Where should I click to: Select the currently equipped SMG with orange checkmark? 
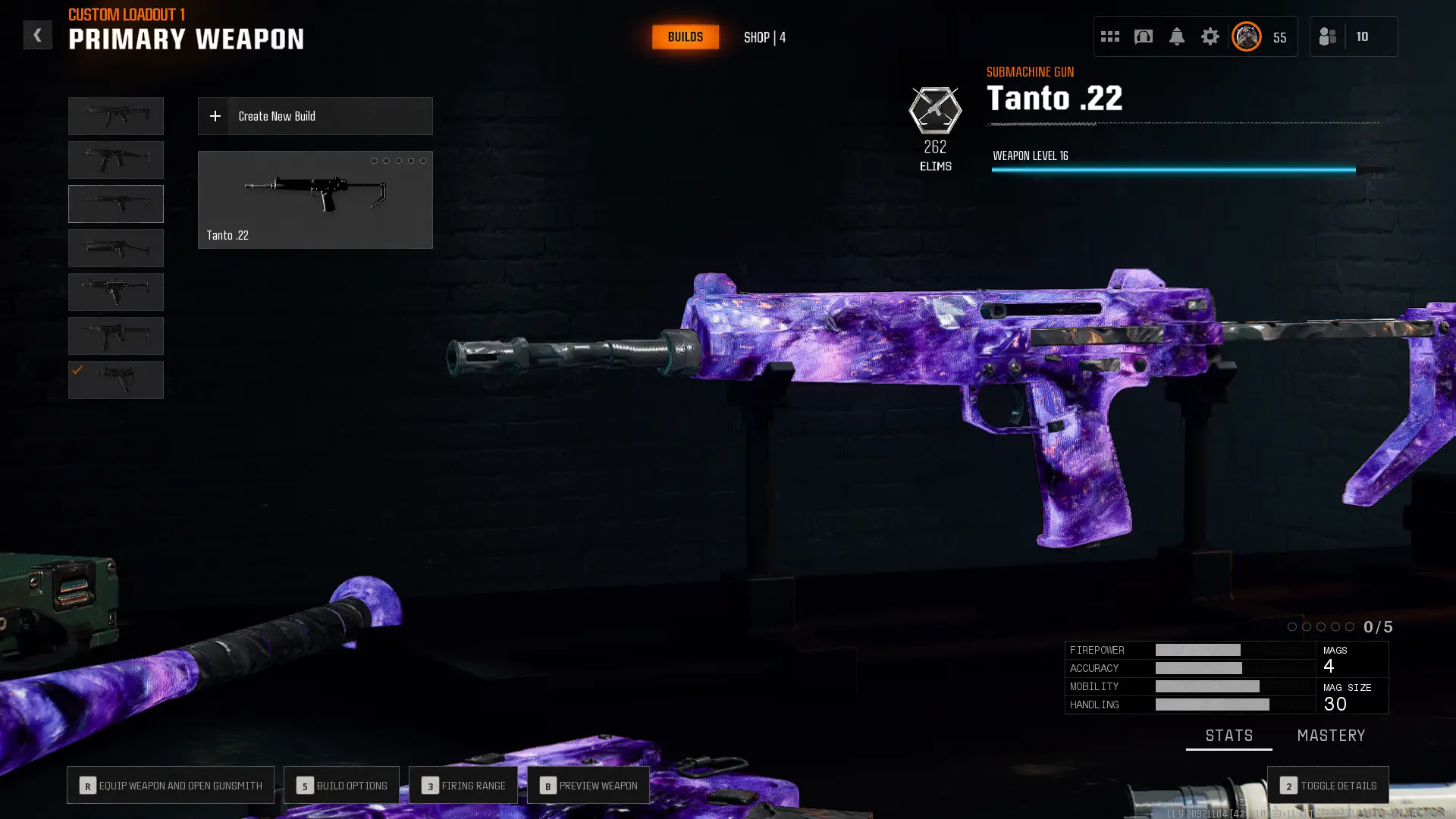(115, 379)
